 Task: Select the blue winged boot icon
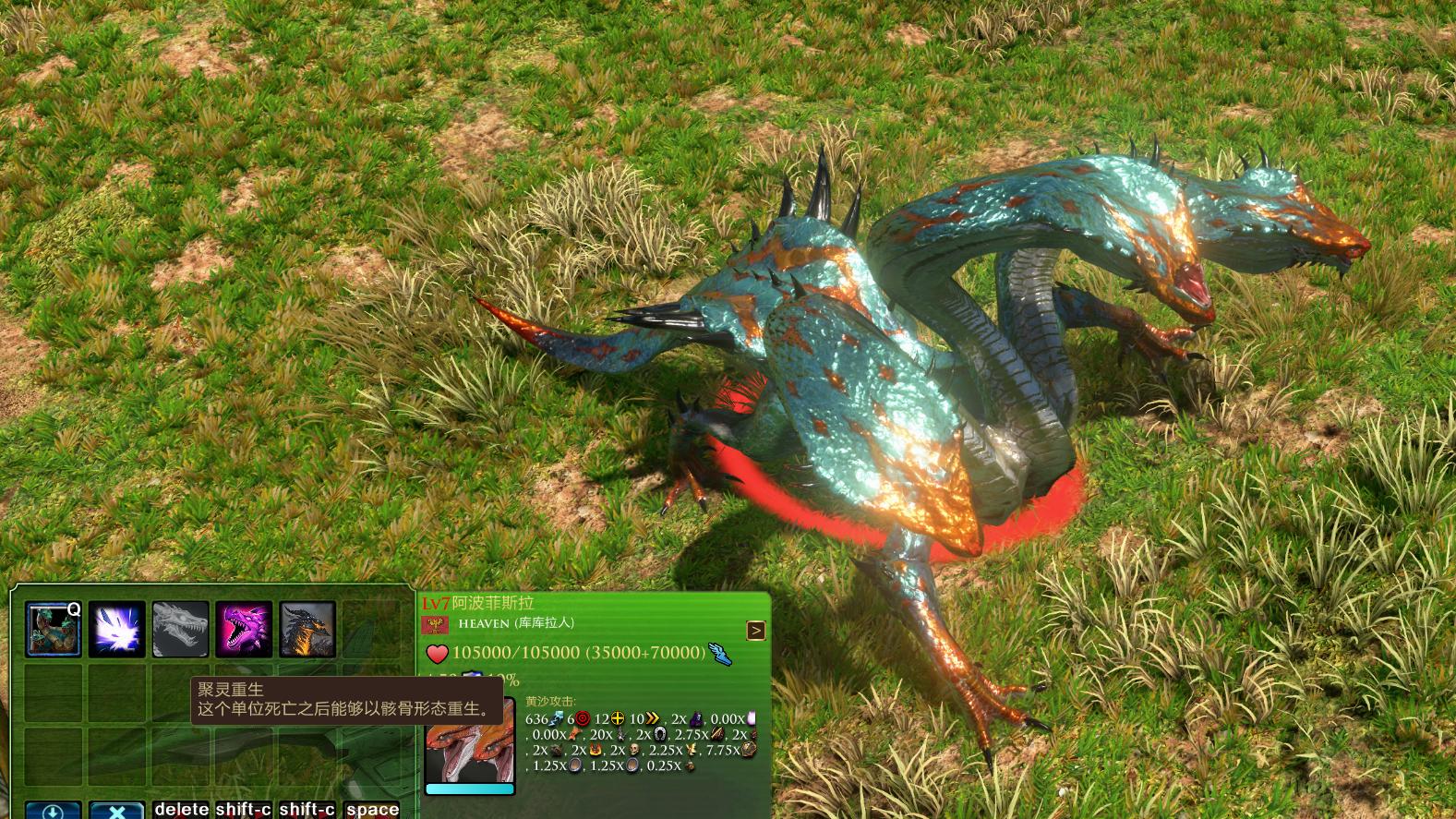720,654
